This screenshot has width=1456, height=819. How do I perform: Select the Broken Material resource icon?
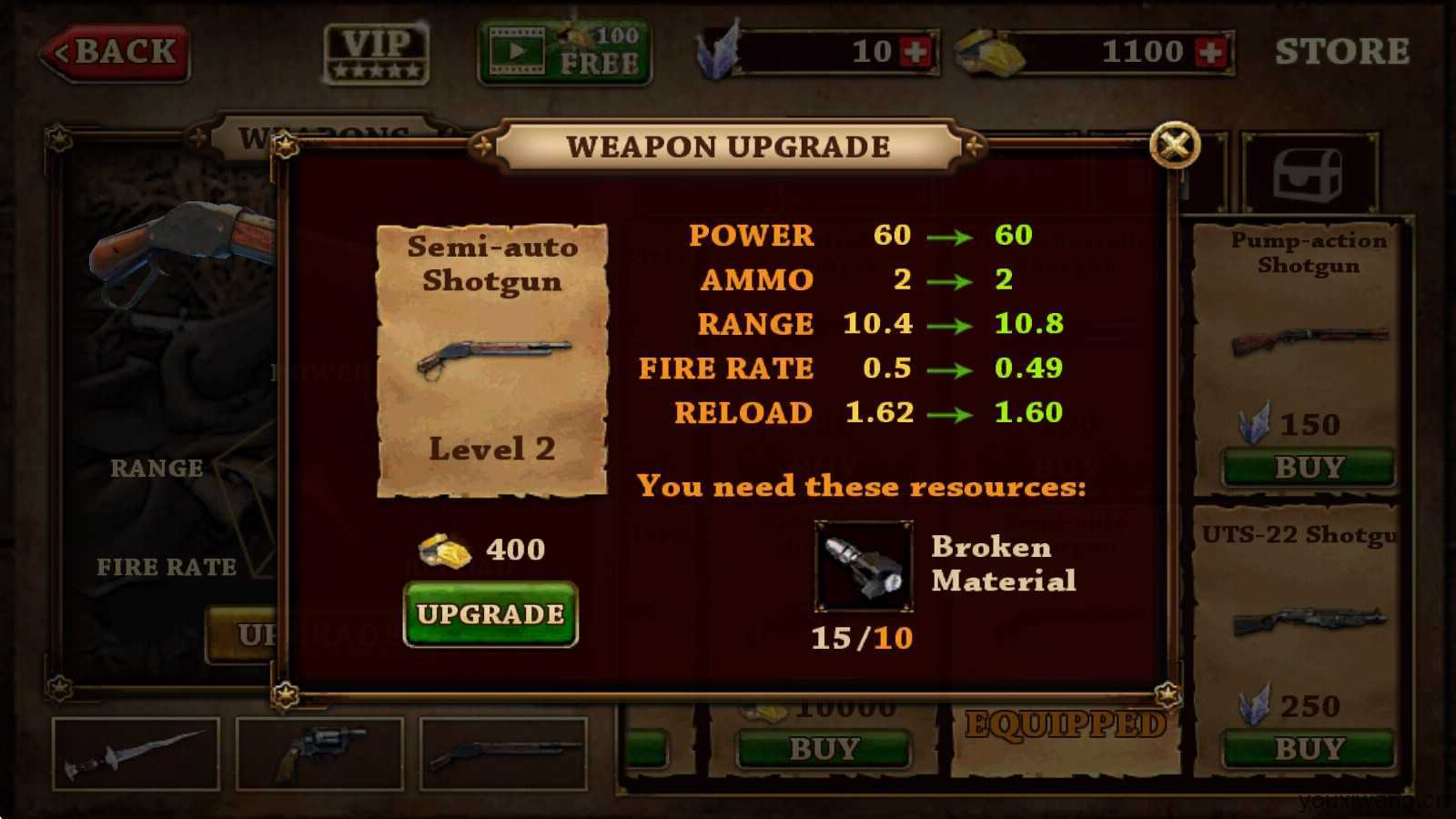(x=863, y=566)
